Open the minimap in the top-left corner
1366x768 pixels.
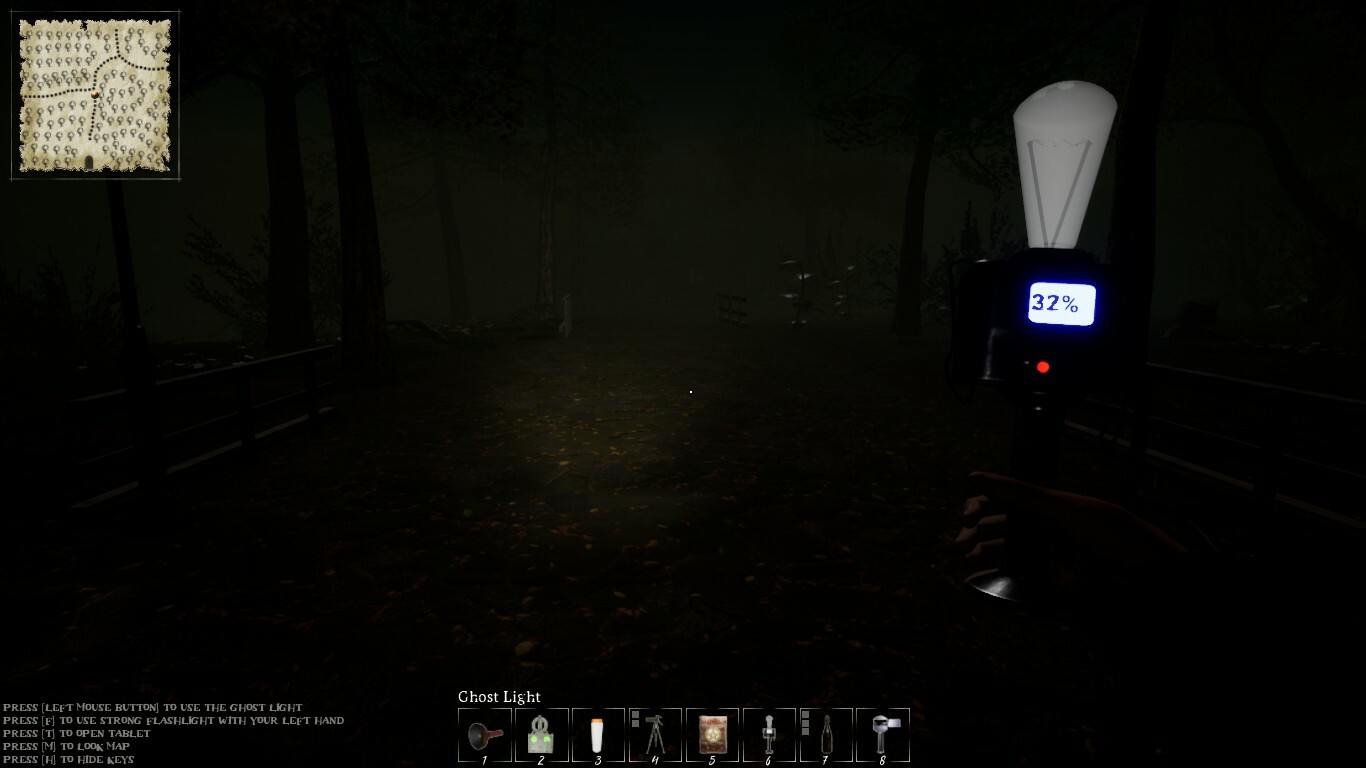coord(94,93)
